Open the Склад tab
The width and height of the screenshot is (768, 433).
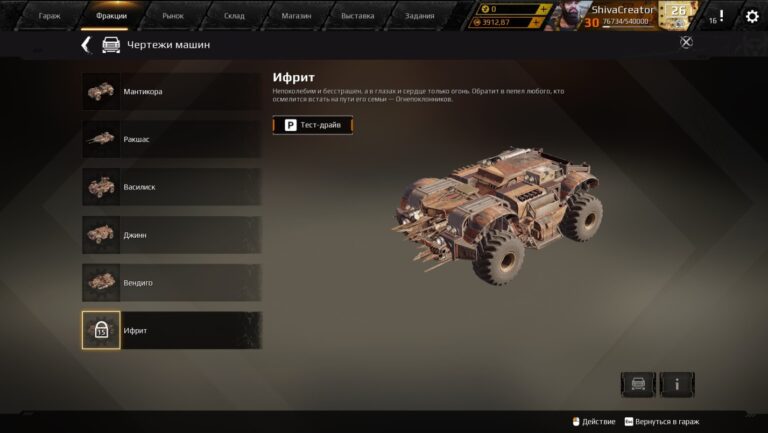pos(234,16)
